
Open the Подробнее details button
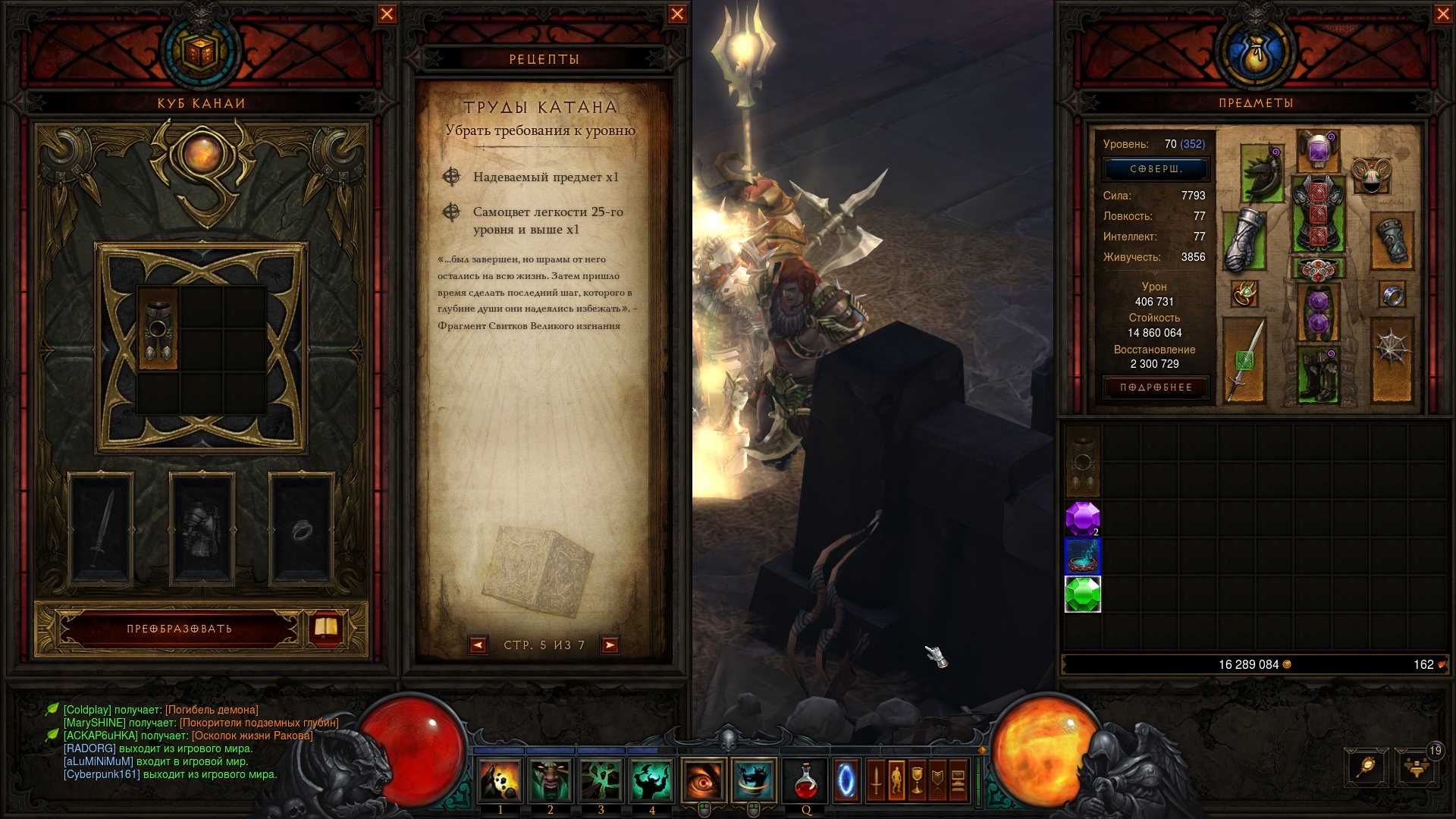[x=1156, y=388]
